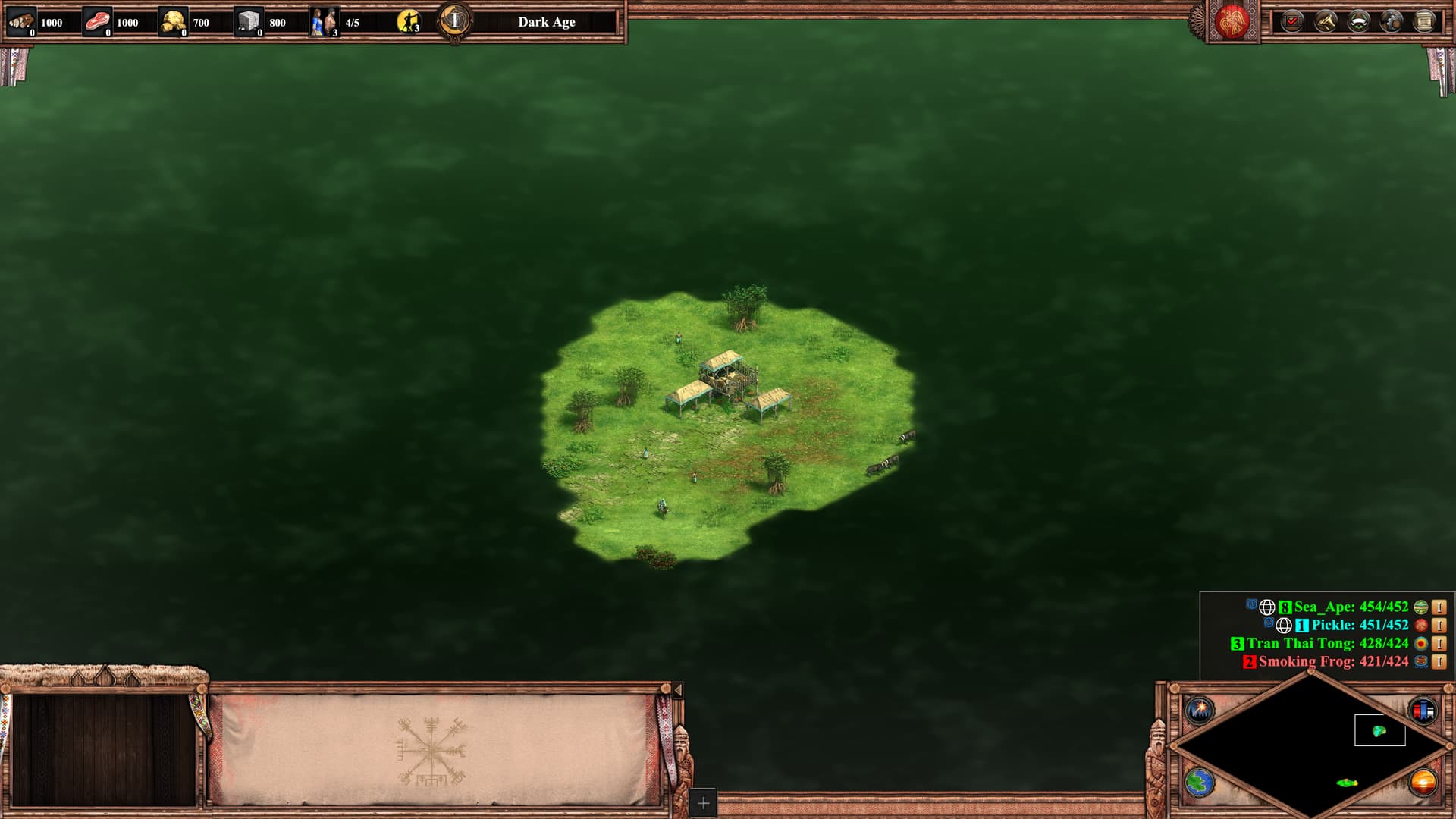Open the diplomacy laurel banner button
Viewport: 1456px width, 819px height.
[1358, 22]
